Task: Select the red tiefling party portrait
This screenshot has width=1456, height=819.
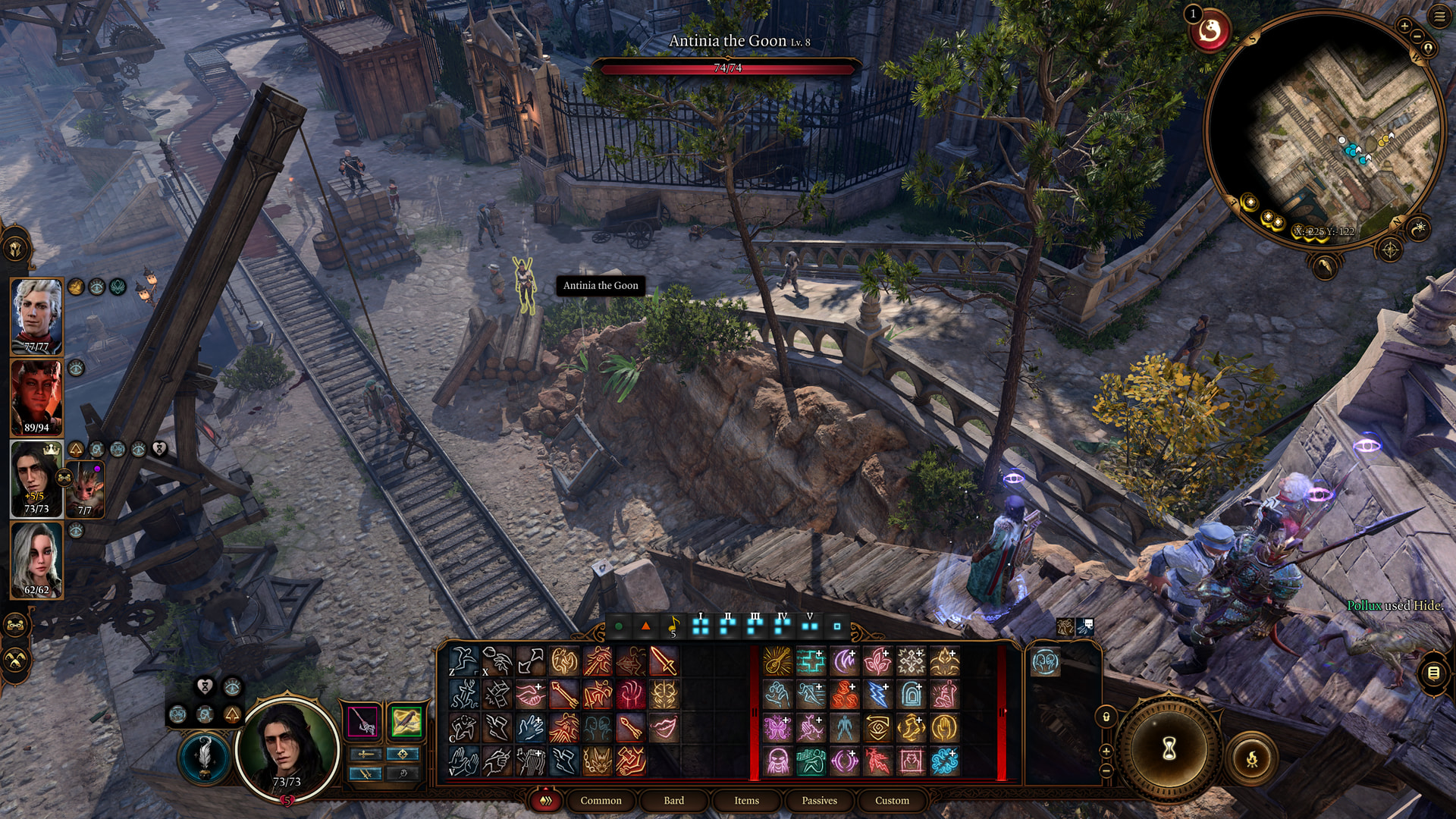Action: pos(36,396)
